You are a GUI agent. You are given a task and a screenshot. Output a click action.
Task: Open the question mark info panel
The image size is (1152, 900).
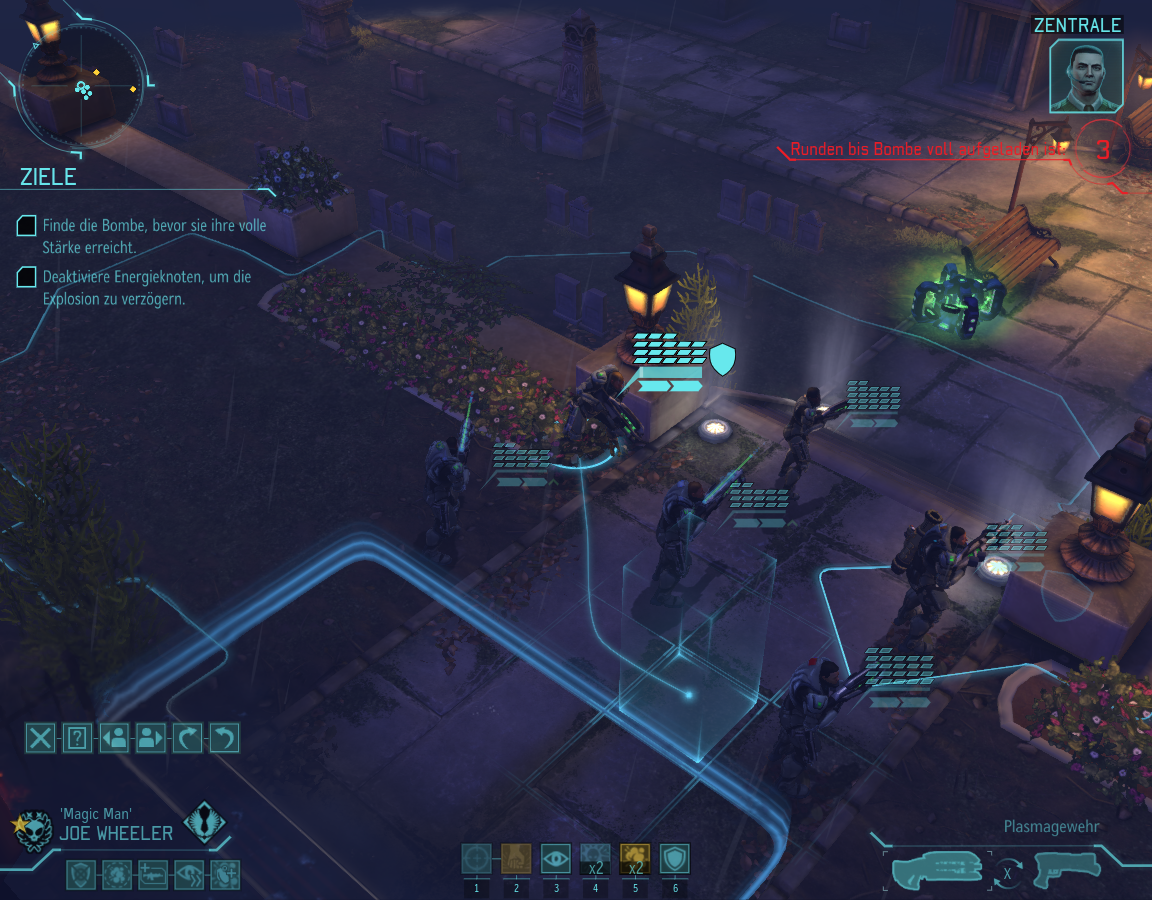click(77, 738)
